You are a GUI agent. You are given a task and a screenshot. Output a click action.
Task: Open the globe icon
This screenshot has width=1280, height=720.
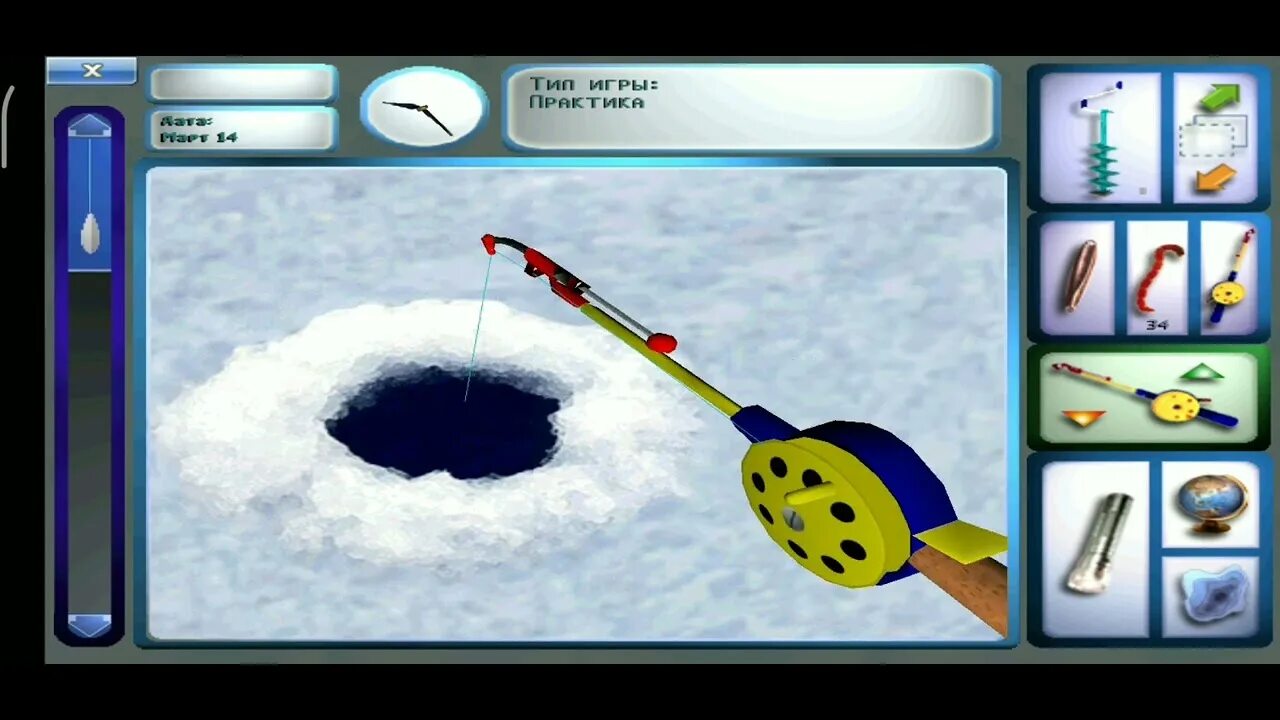pyautogui.click(x=1211, y=502)
